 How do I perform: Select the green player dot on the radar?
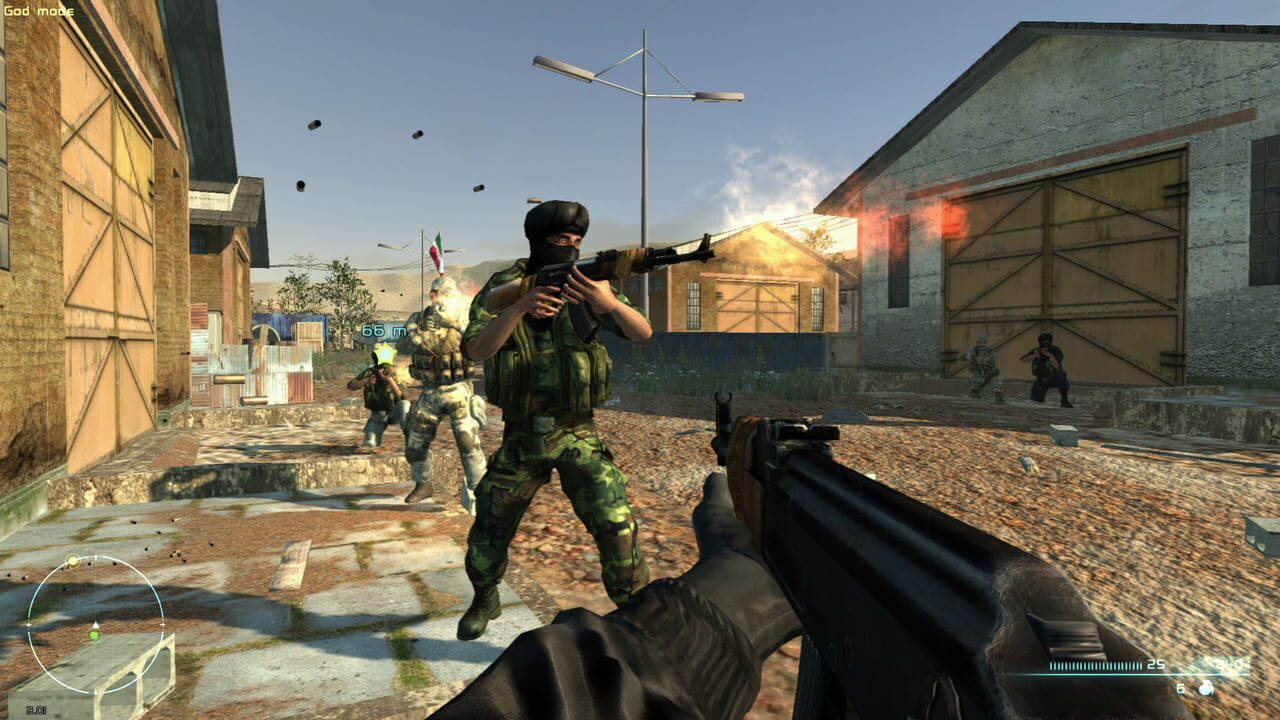pos(94,635)
